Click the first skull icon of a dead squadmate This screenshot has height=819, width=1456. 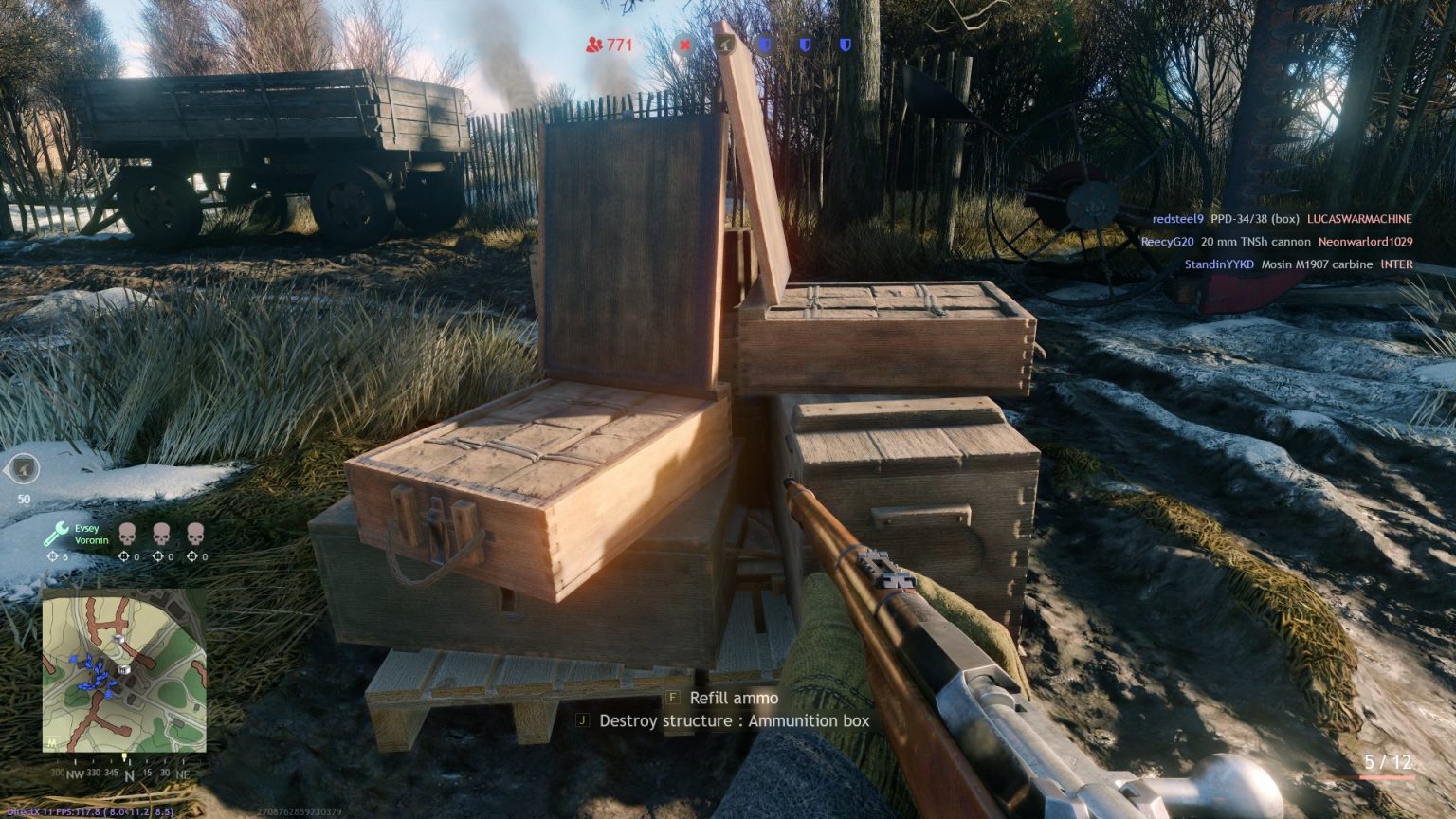point(126,533)
